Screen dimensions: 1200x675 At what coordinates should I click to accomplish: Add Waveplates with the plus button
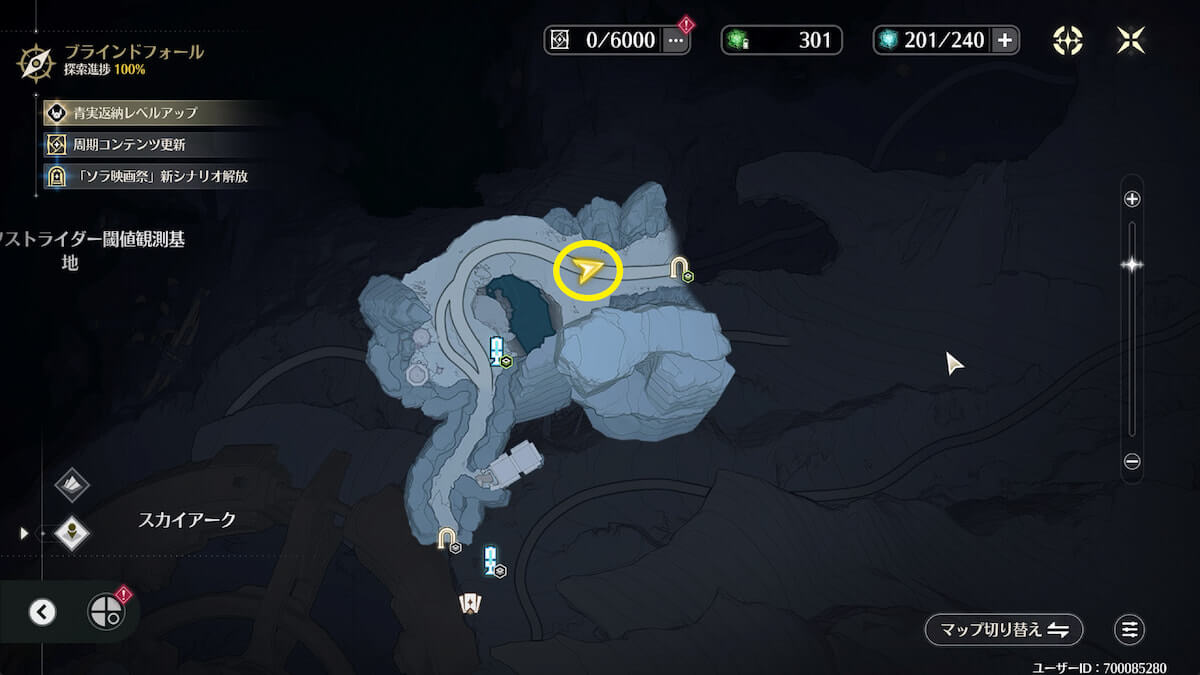coord(1004,40)
